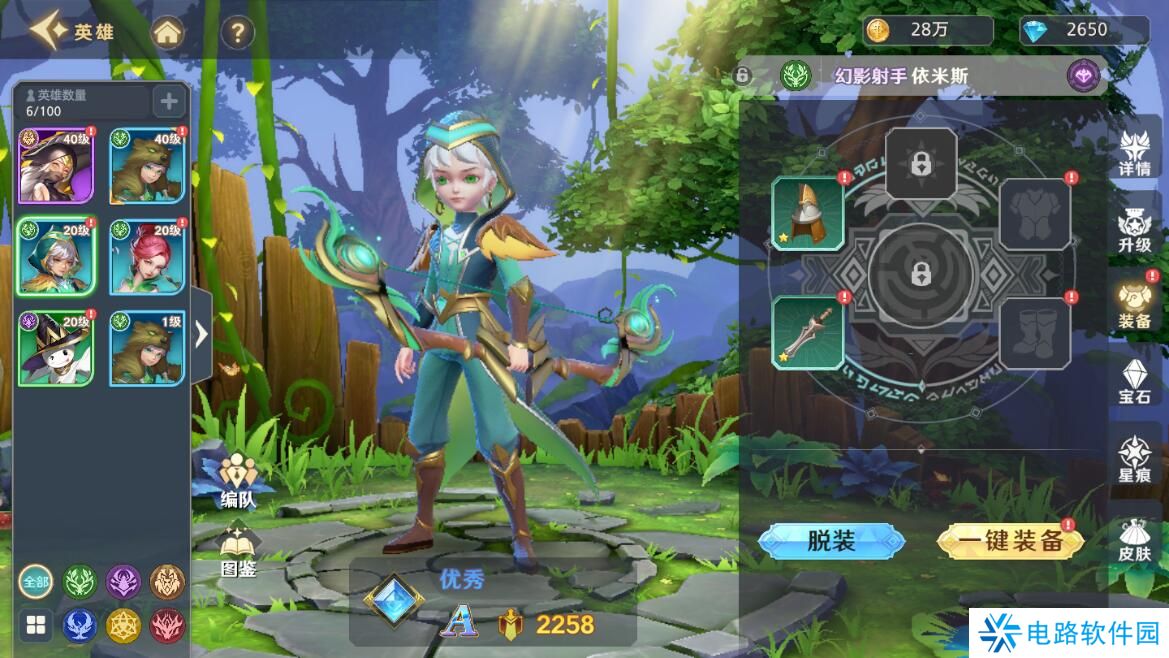Select the white witch-hat hero portrait
The image size is (1169, 658).
pyautogui.click(x=56, y=348)
